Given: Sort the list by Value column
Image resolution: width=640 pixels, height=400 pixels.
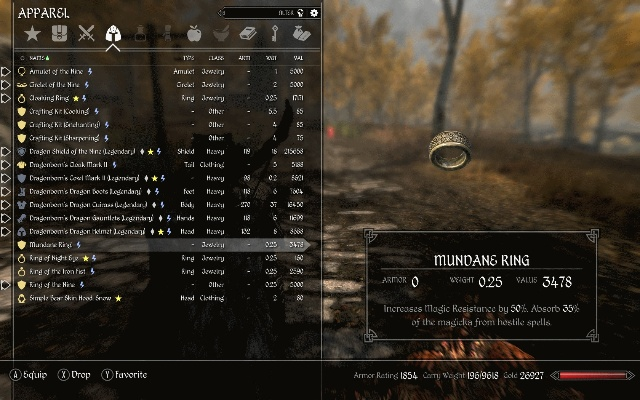Looking at the screenshot, I should (297, 60).
